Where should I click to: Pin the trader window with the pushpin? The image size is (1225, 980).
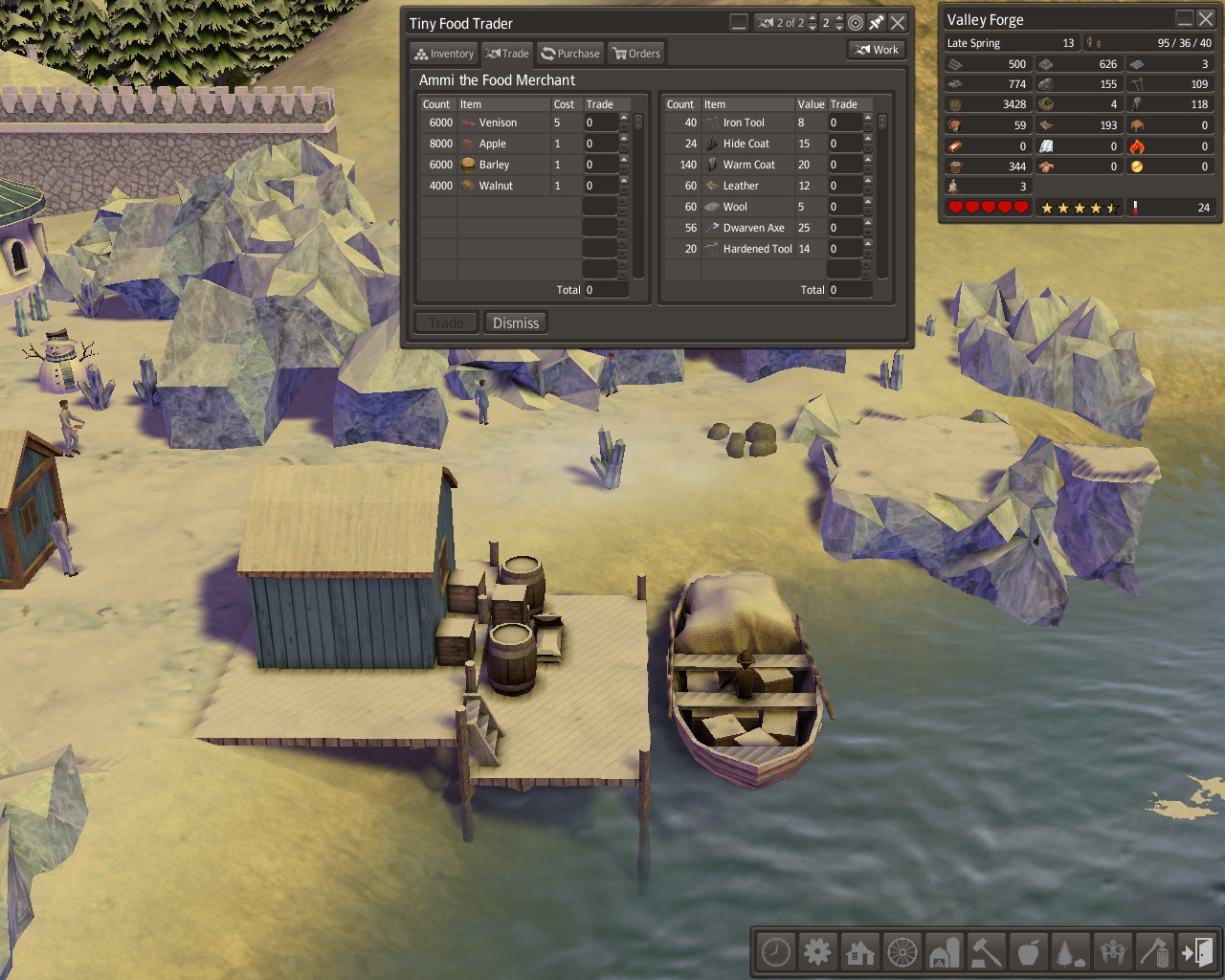877,22
